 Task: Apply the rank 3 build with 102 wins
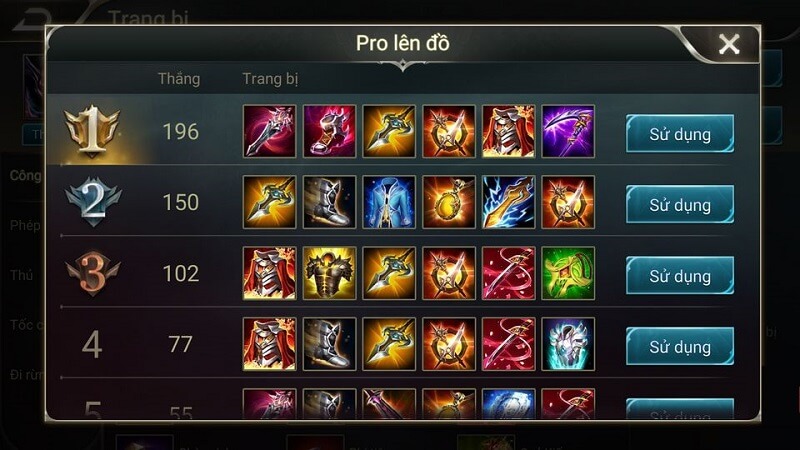[x=679, y=275]
